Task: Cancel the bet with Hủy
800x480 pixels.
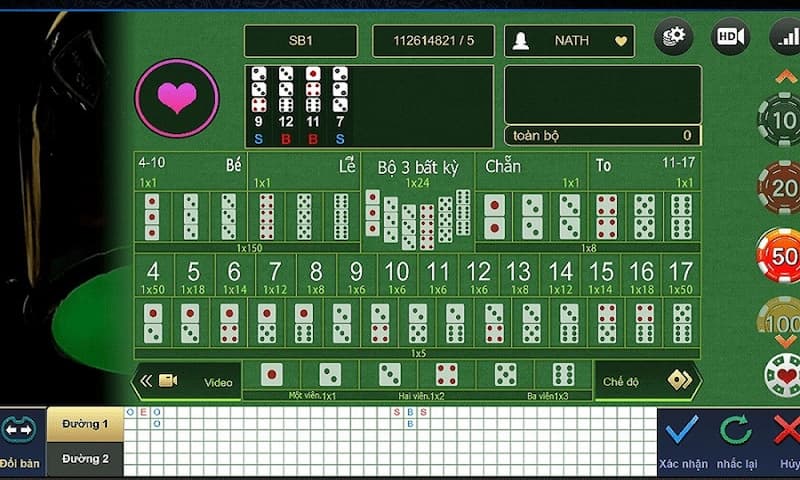Action: 786,440
